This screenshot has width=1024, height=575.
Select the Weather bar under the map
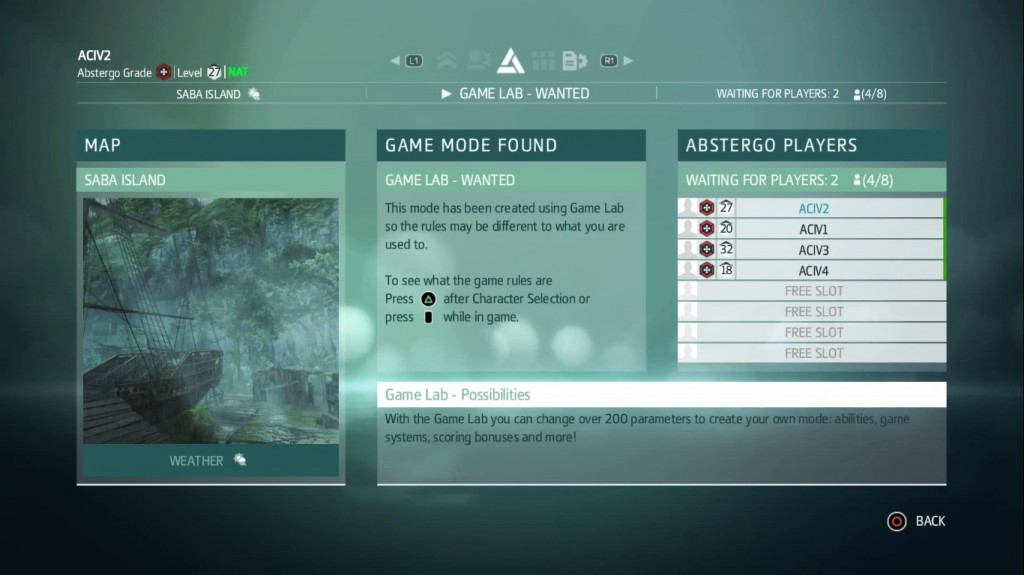[x=211, y=460]
